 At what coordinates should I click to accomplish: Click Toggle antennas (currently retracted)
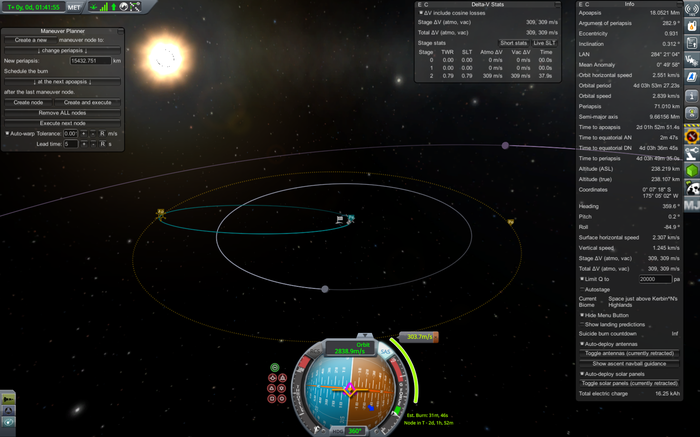pyautogui.click(x=630, y=353)
